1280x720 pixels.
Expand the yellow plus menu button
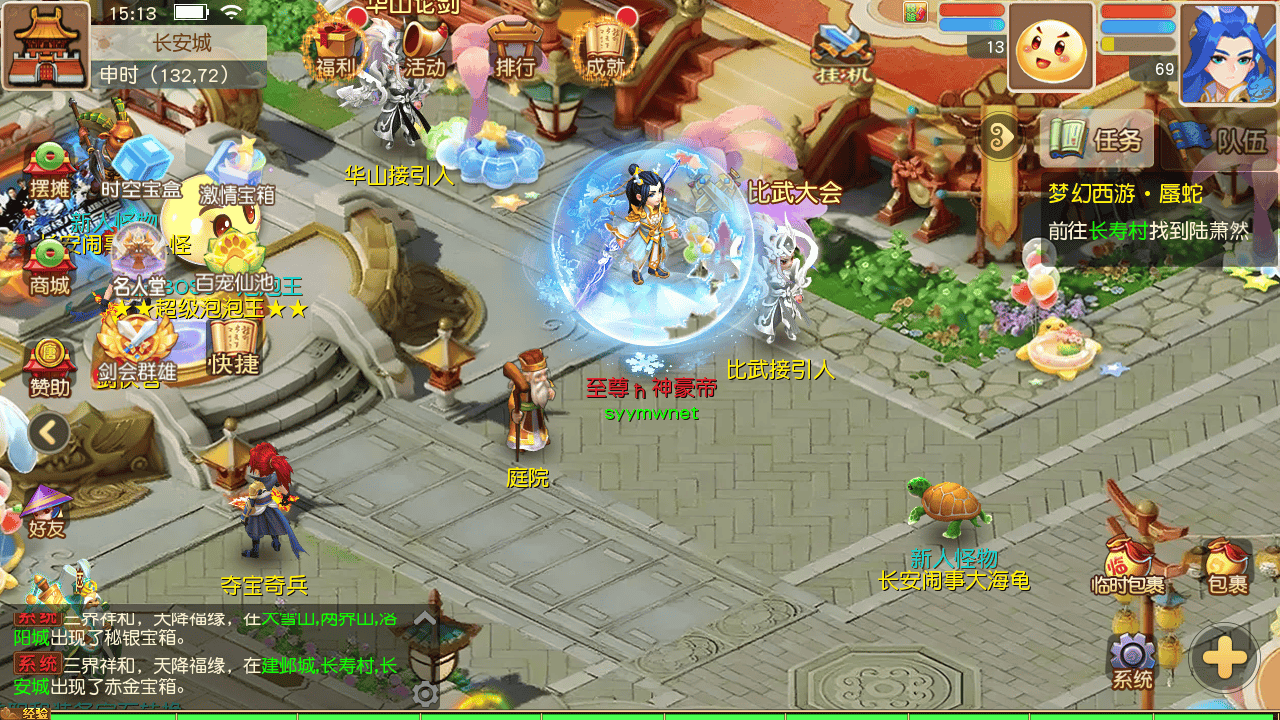pyautogui.click(x=1224, y=658)
